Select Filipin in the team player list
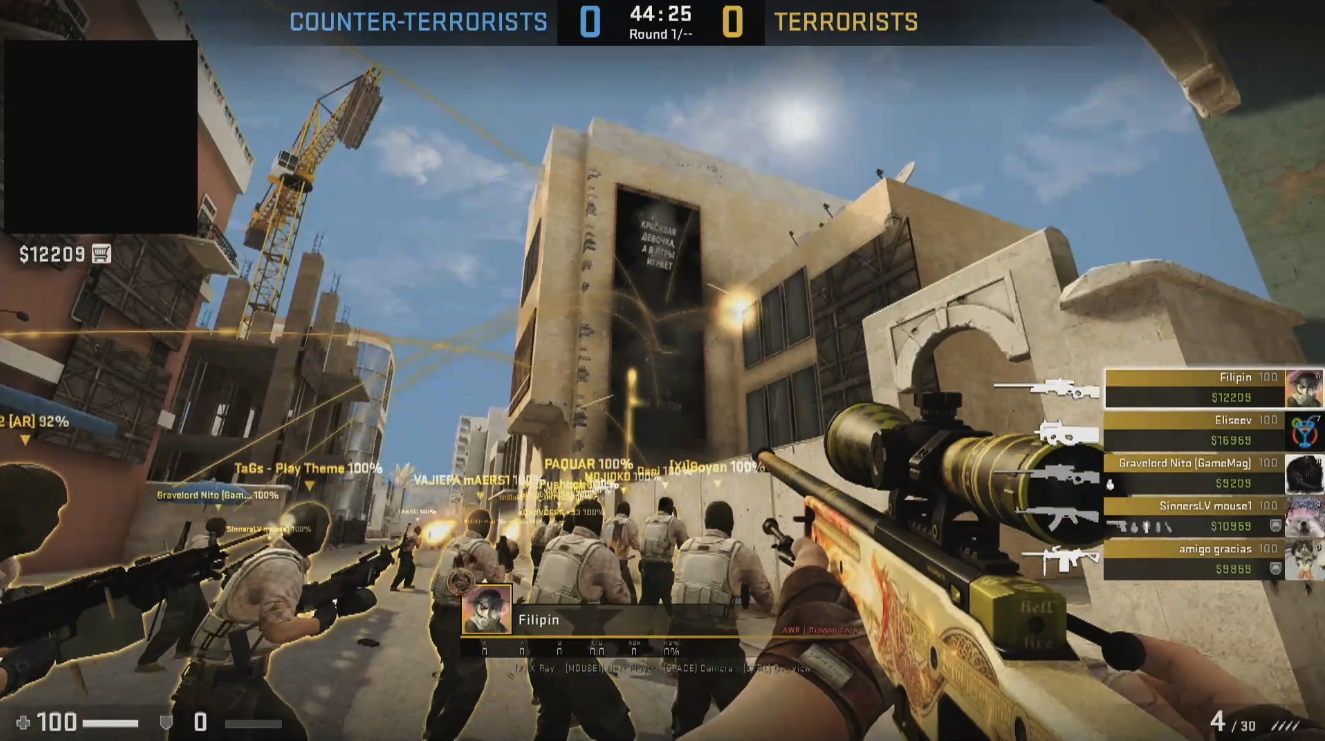1325x741 pixels. (x=1194, y=388)
